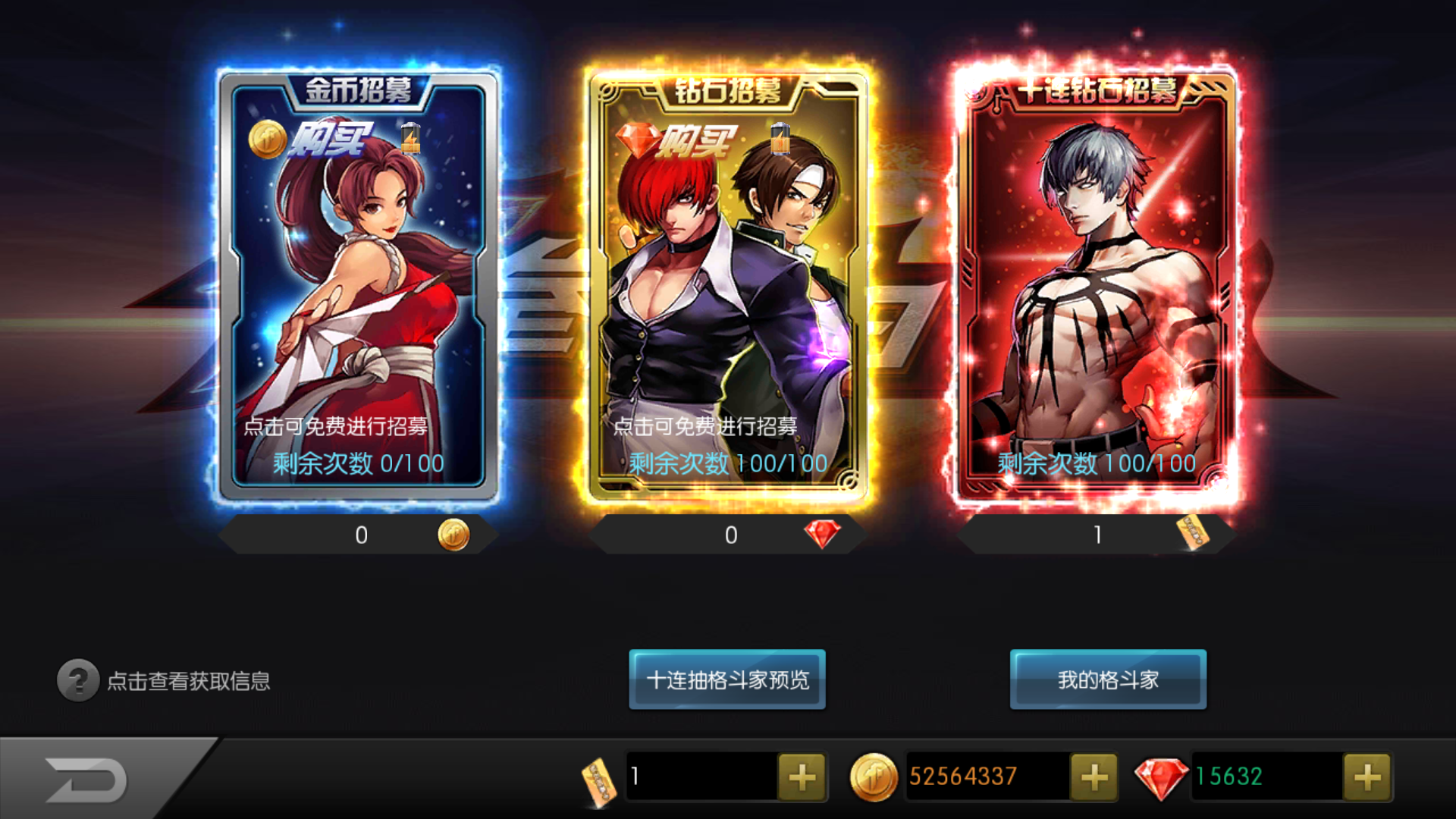This screenshot has width=1456, height=819.
Task: Add more diamonds with plus button
Action: pos(1367,777)
